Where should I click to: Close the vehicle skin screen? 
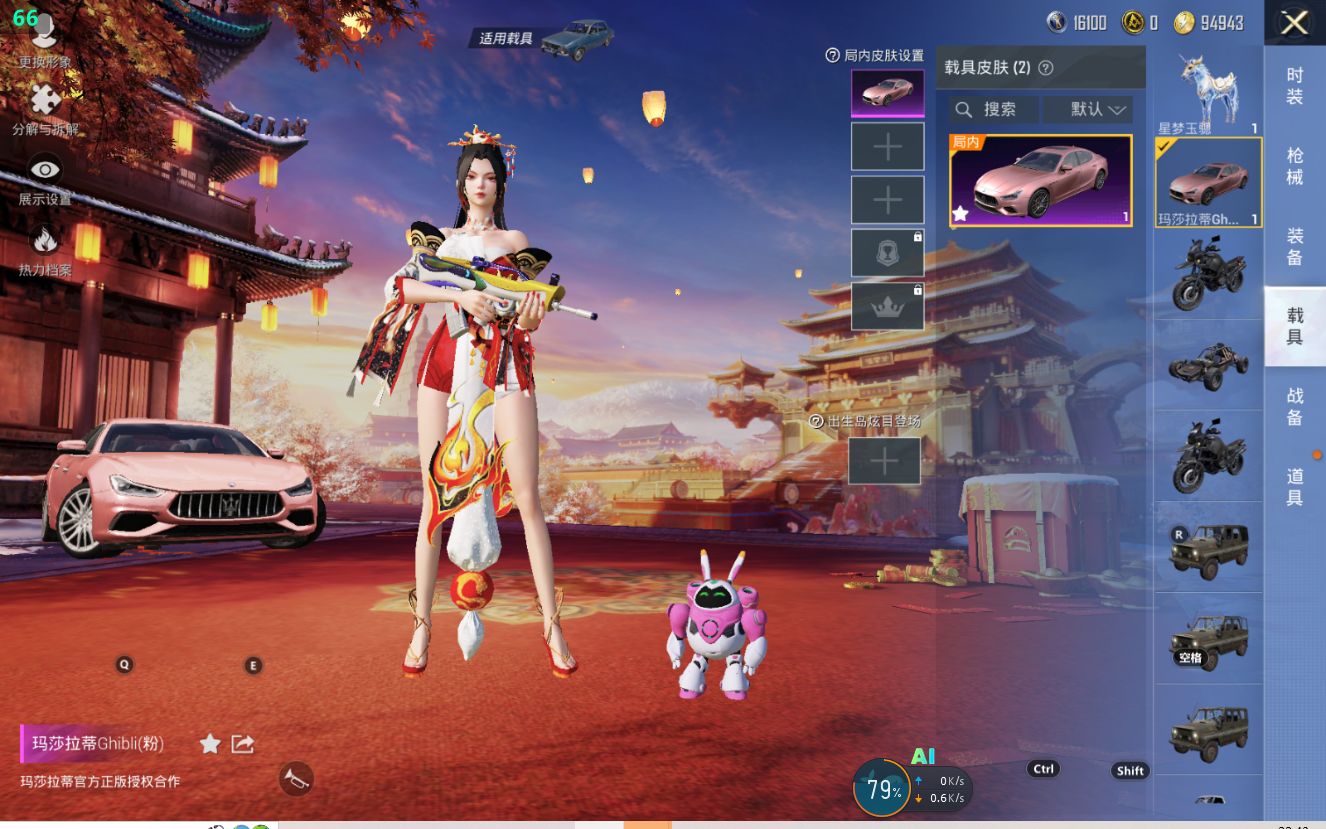coord(1294,23)
